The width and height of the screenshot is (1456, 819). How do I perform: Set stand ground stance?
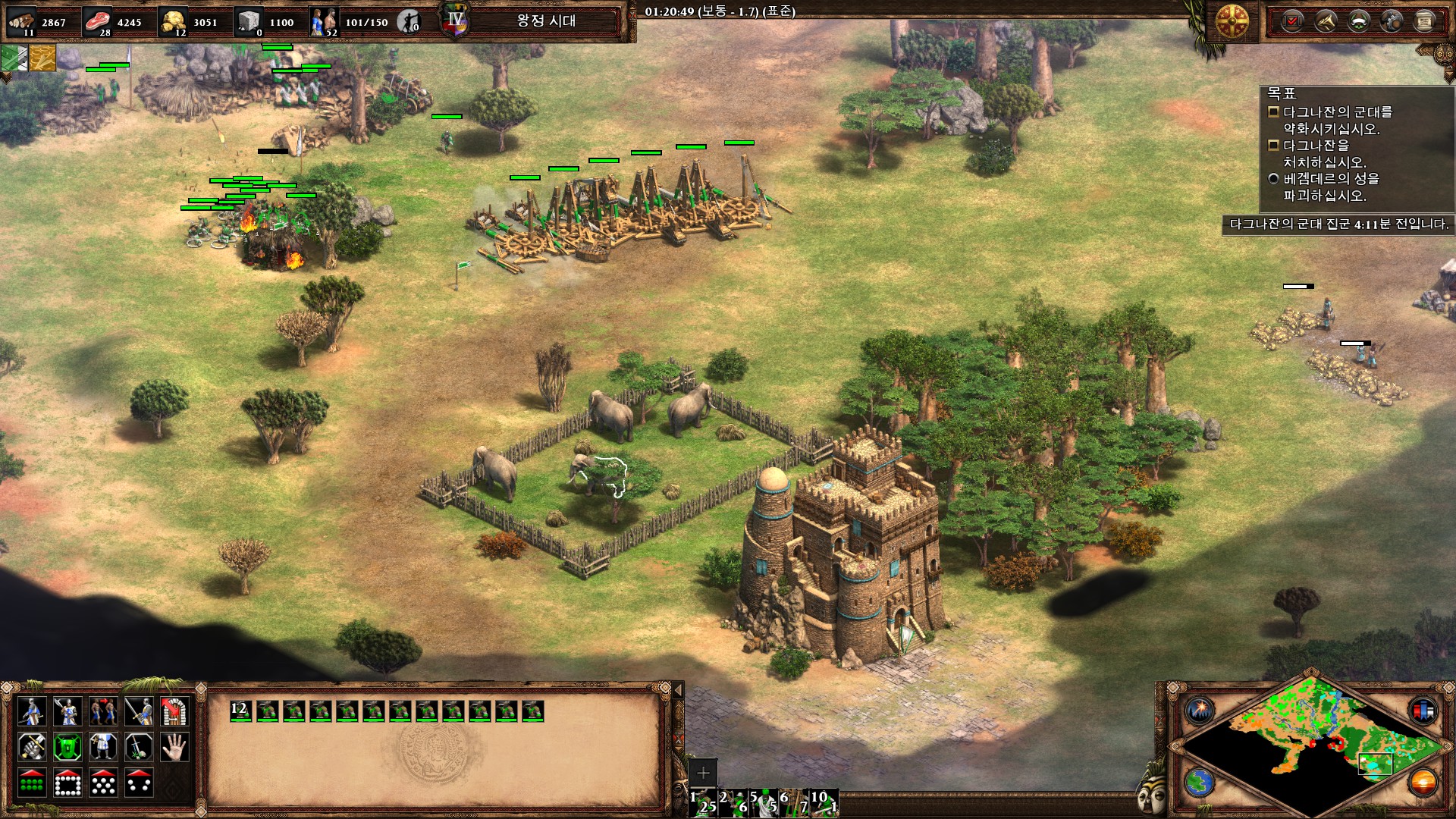tap(103, 747)
